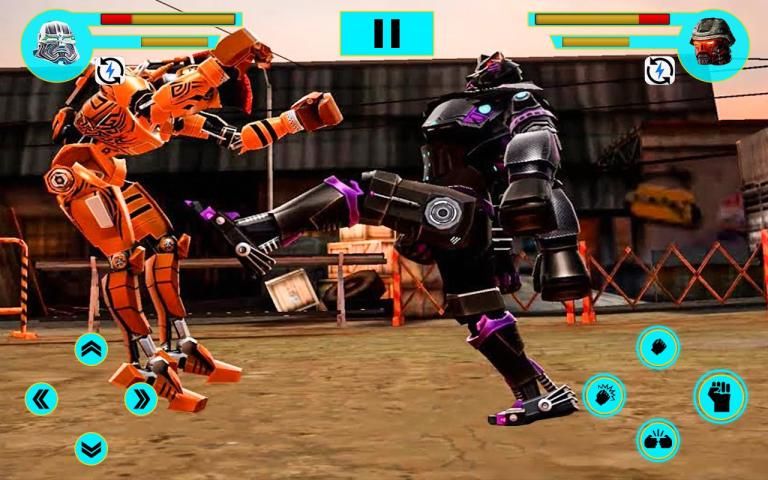The width and height of the screenshot is (768, 480).
Task: Move right with the double-chevron button
Action: 141,399
